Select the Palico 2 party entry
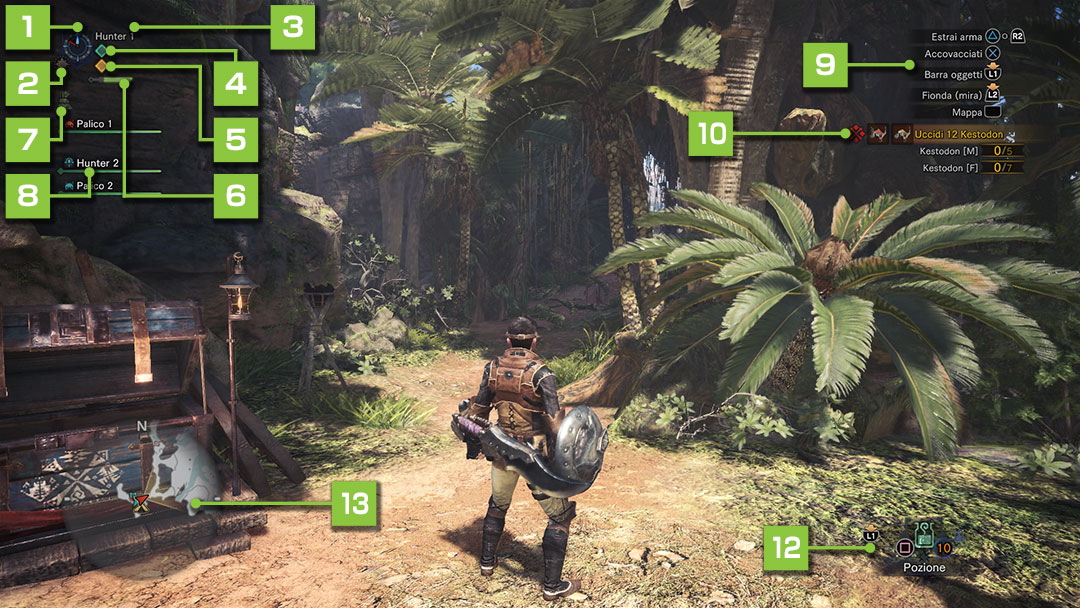The width and height of the screenshot is (1080, 608). pos(94,186)
